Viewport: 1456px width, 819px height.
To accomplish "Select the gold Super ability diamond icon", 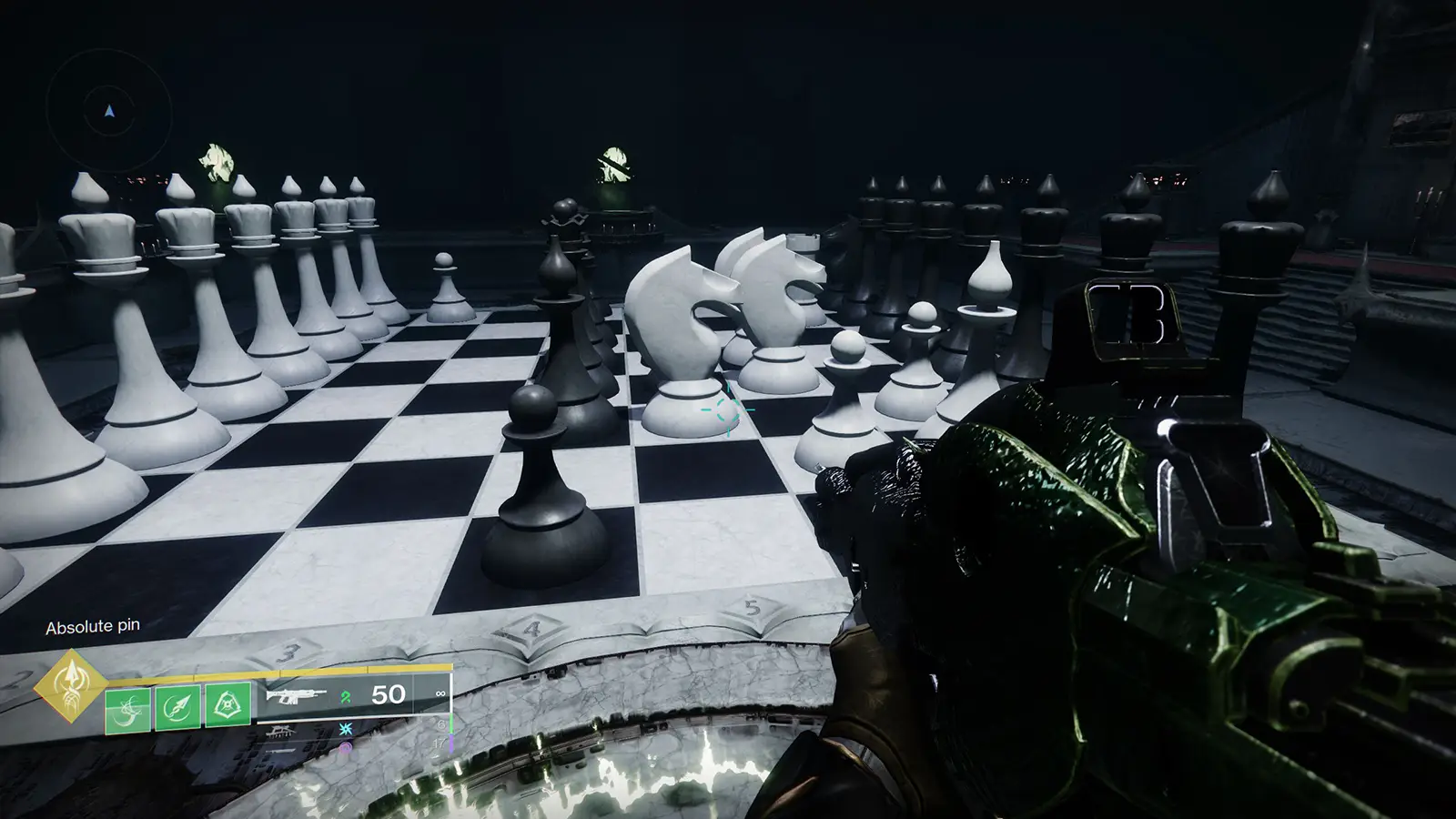I will coord(70,693).
